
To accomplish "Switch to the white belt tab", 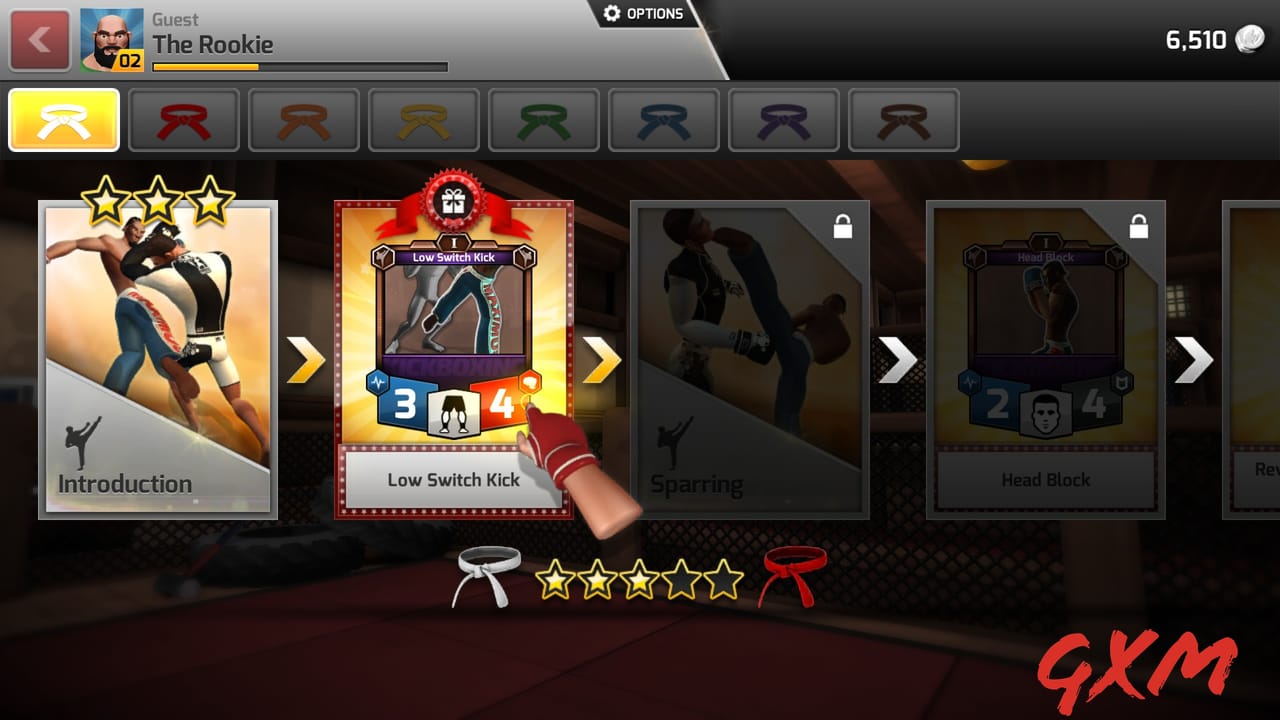I will pos(63,119).
